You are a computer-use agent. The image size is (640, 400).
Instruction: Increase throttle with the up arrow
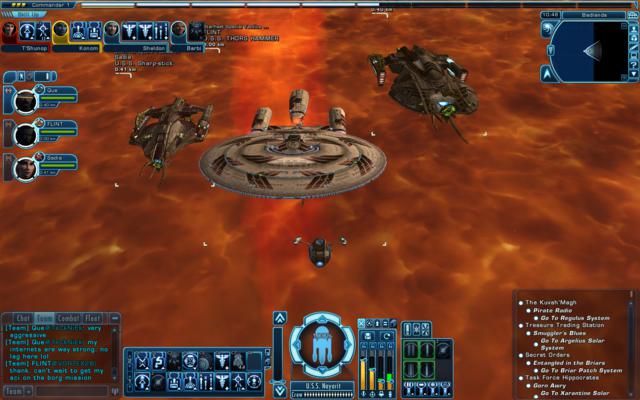click(x=279, y=319)
